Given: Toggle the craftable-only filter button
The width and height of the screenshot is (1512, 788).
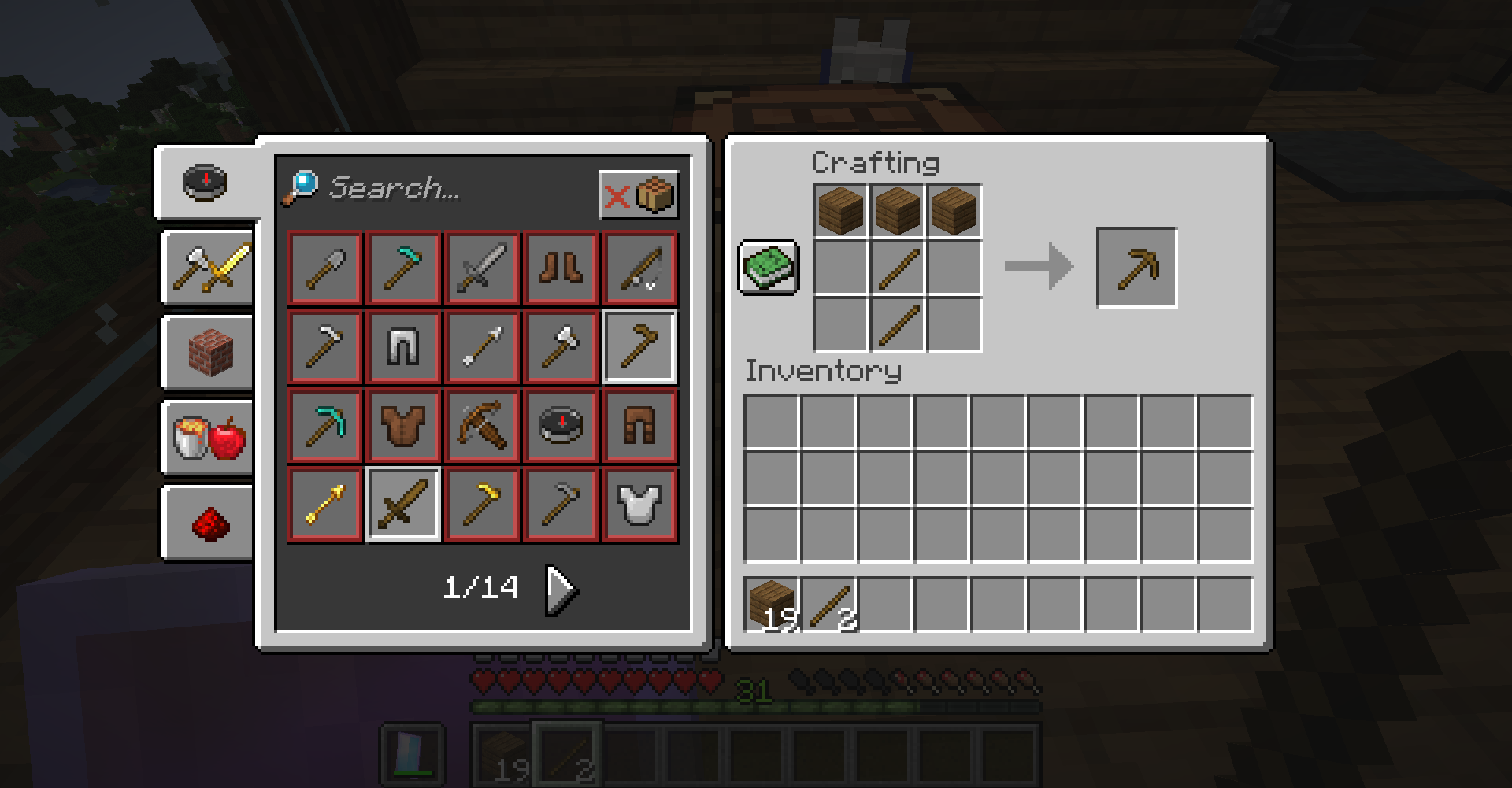Looking at the screenshot, I should (x=638, y=194).
